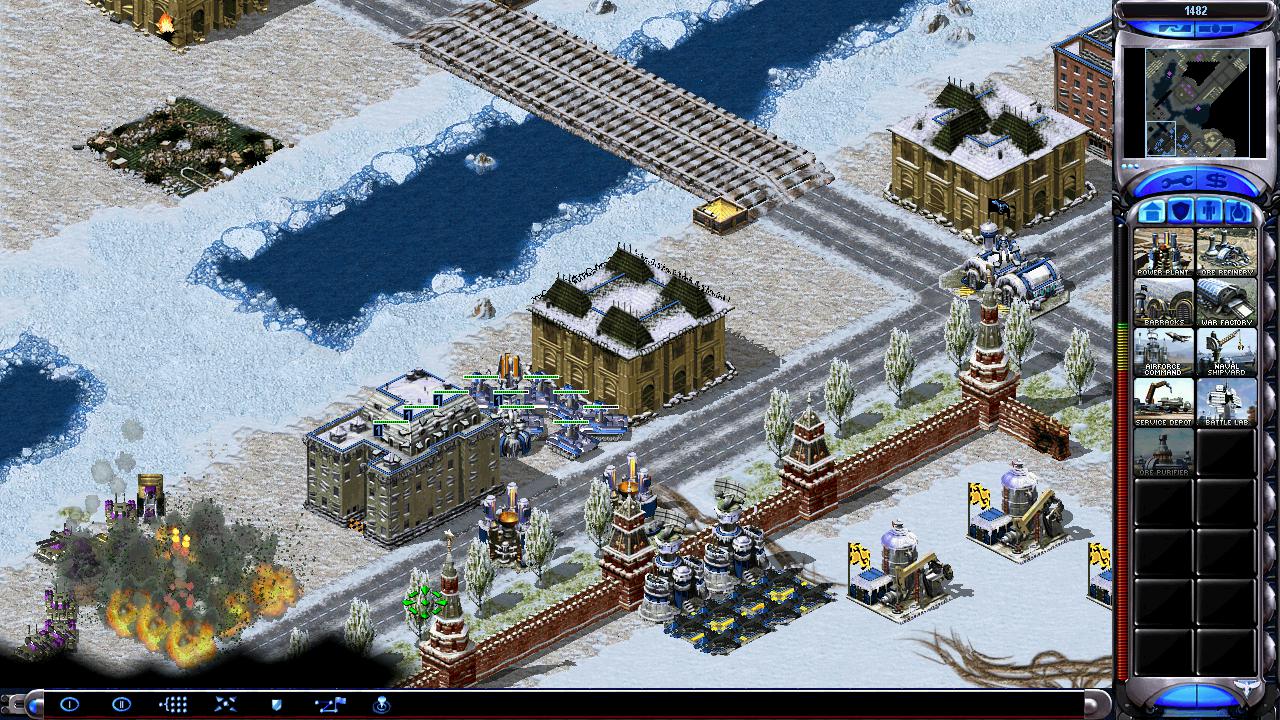Choose the War Factory build option
Viewport: 1280px width, 720px height.
pos(1226,301)
